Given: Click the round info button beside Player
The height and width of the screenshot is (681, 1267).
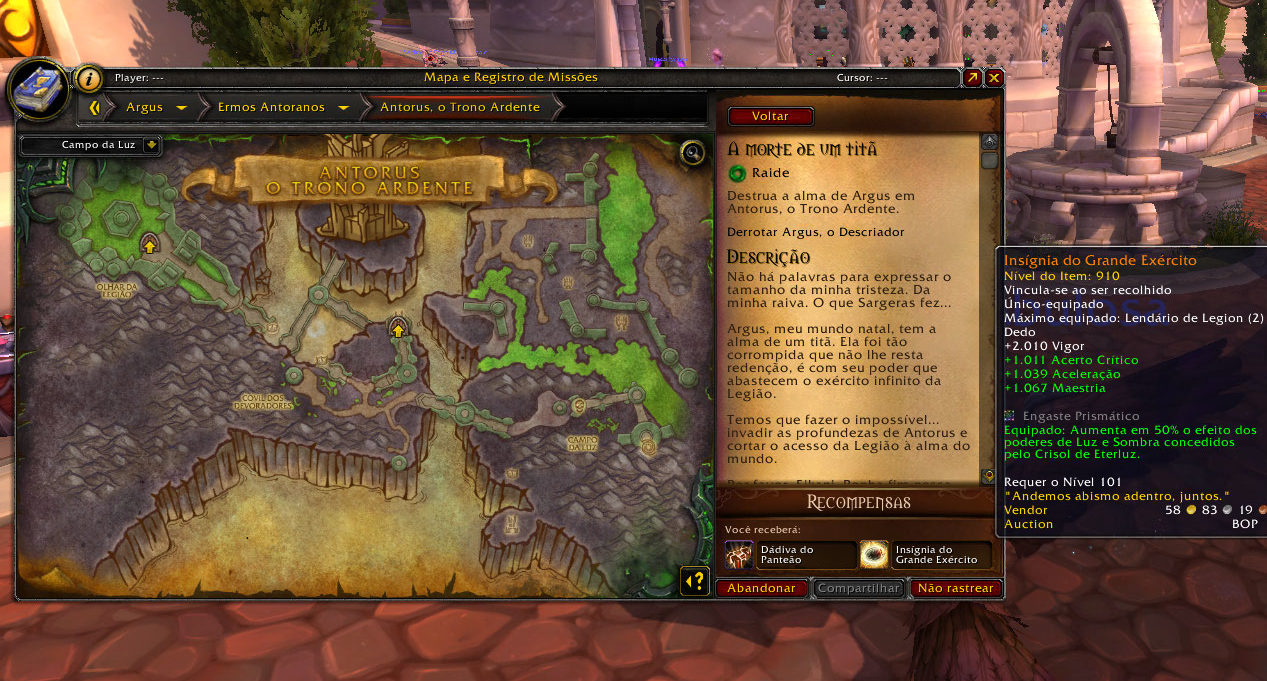Looking at the screenshot, I should [x=90, y=78].
